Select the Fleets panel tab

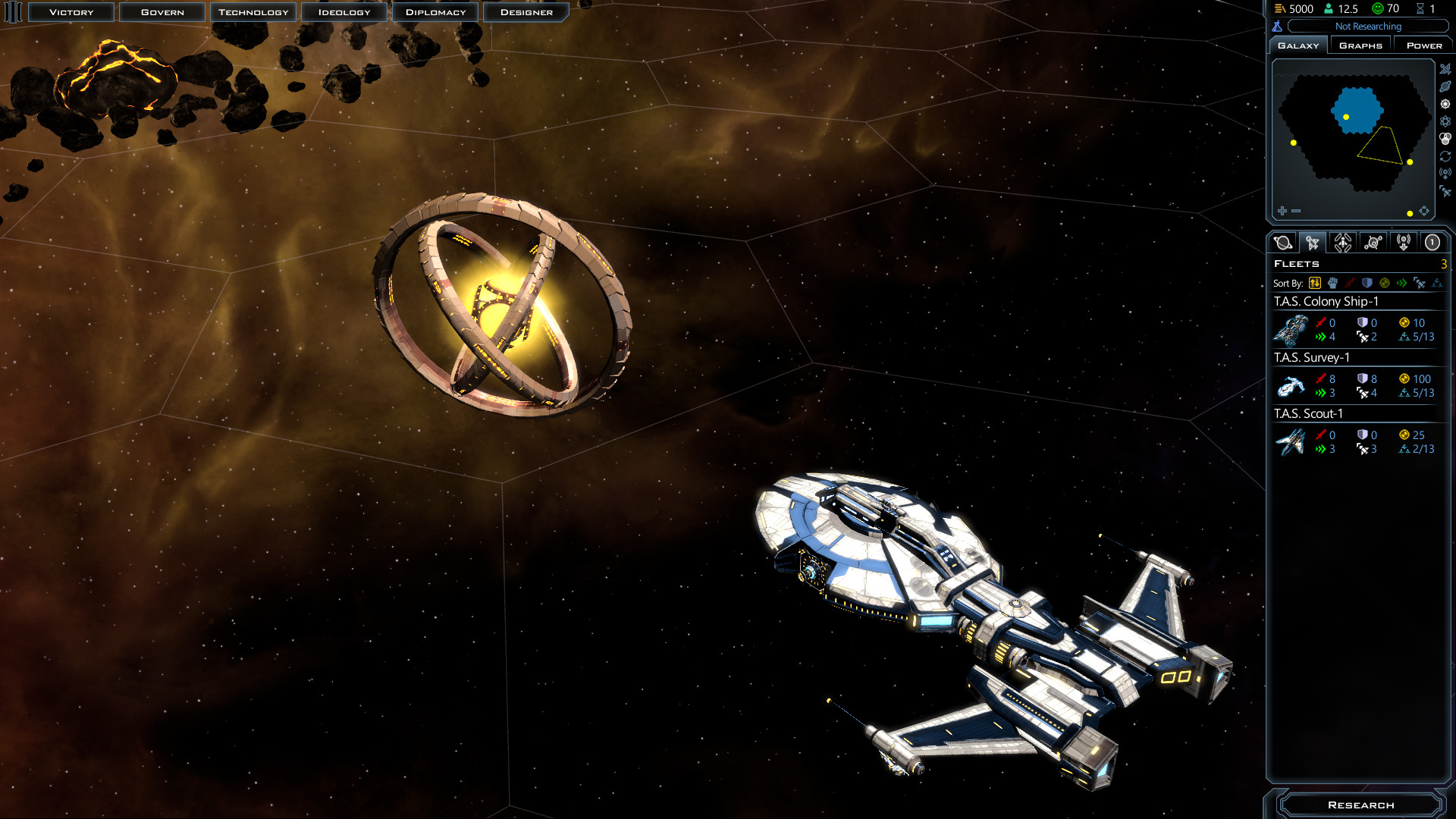(x=1313, y=243)
